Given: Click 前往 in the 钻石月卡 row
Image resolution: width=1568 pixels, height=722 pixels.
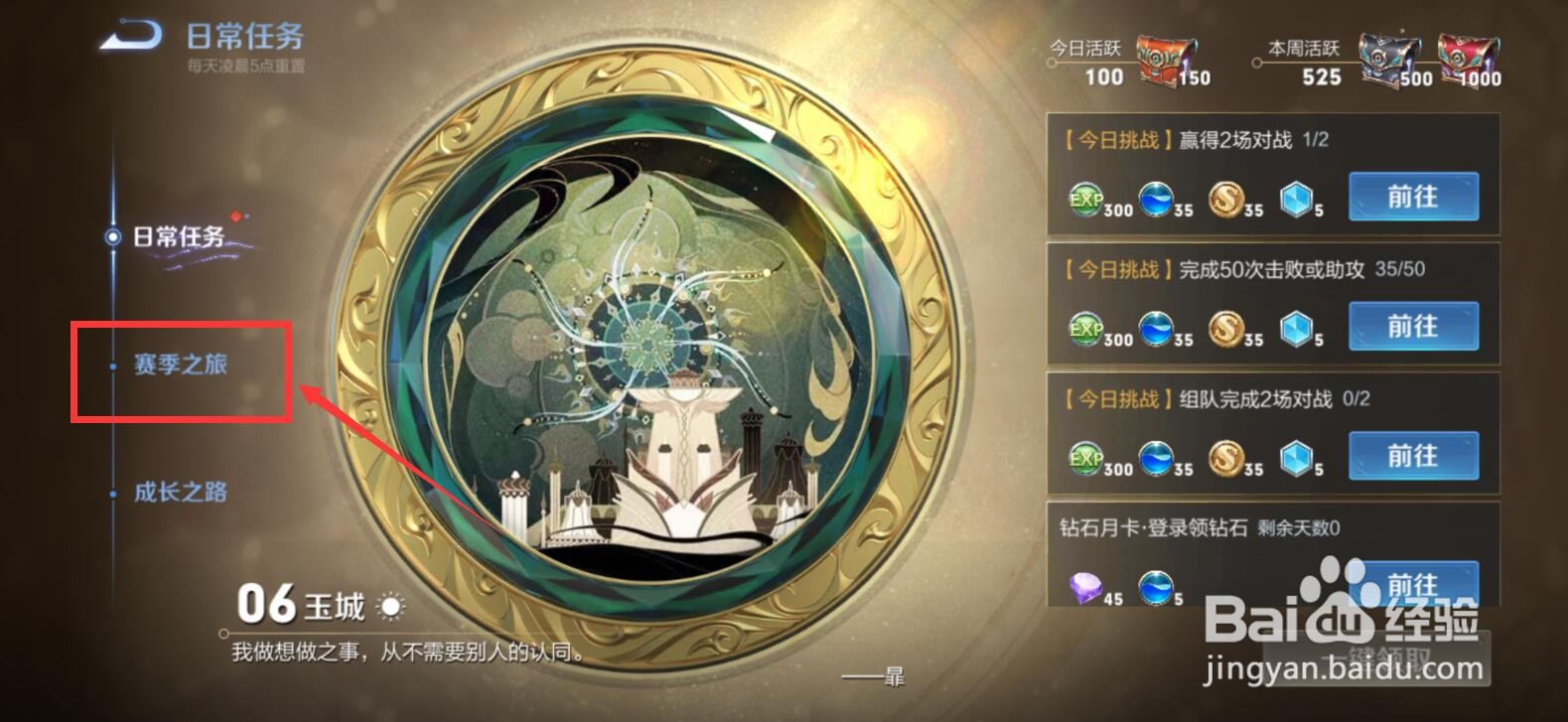Looking at the screenshot, I should tap(1414, 586).
